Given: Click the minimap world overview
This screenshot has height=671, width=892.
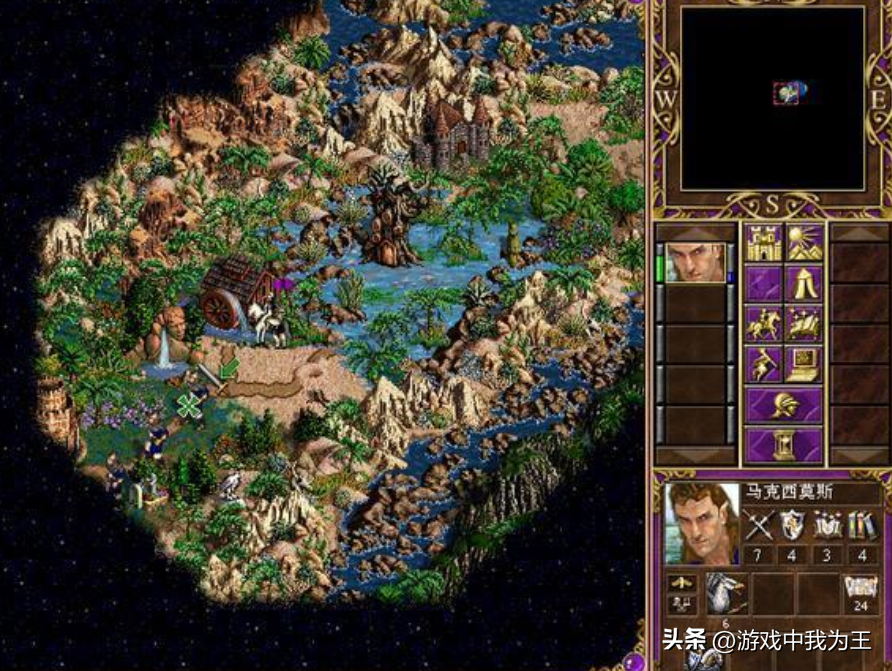Looking at the screenshot, I should pyautogui.click(x=771, y=98).
